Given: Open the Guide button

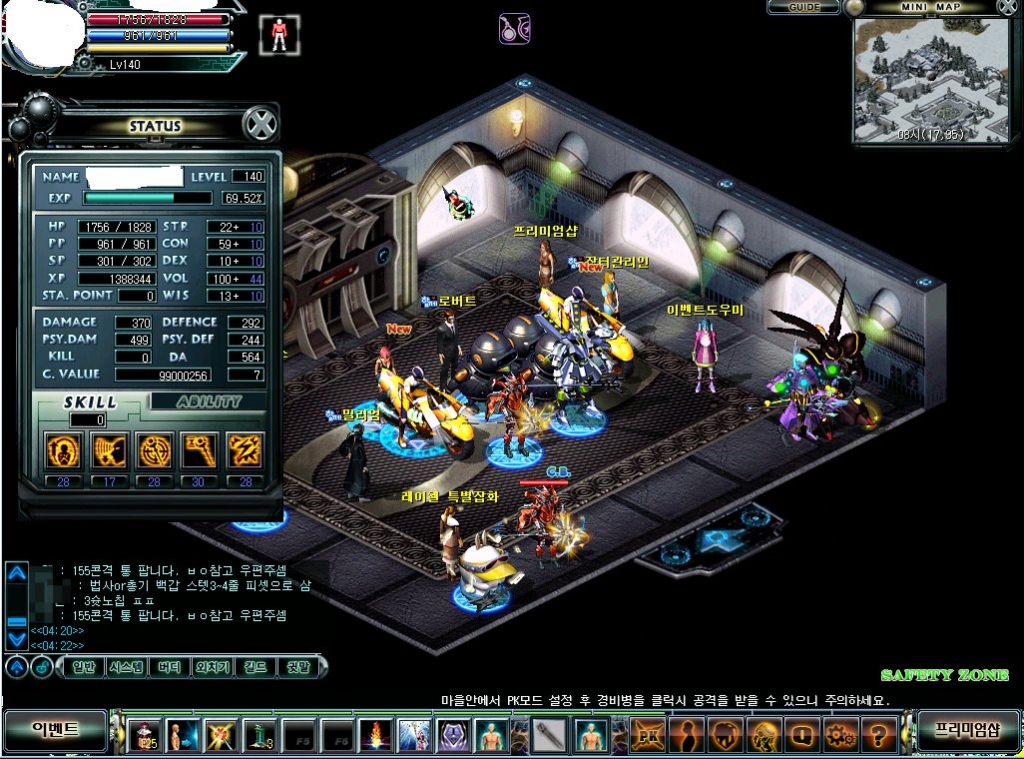Looking at the screenshot, I should point(805,7).
